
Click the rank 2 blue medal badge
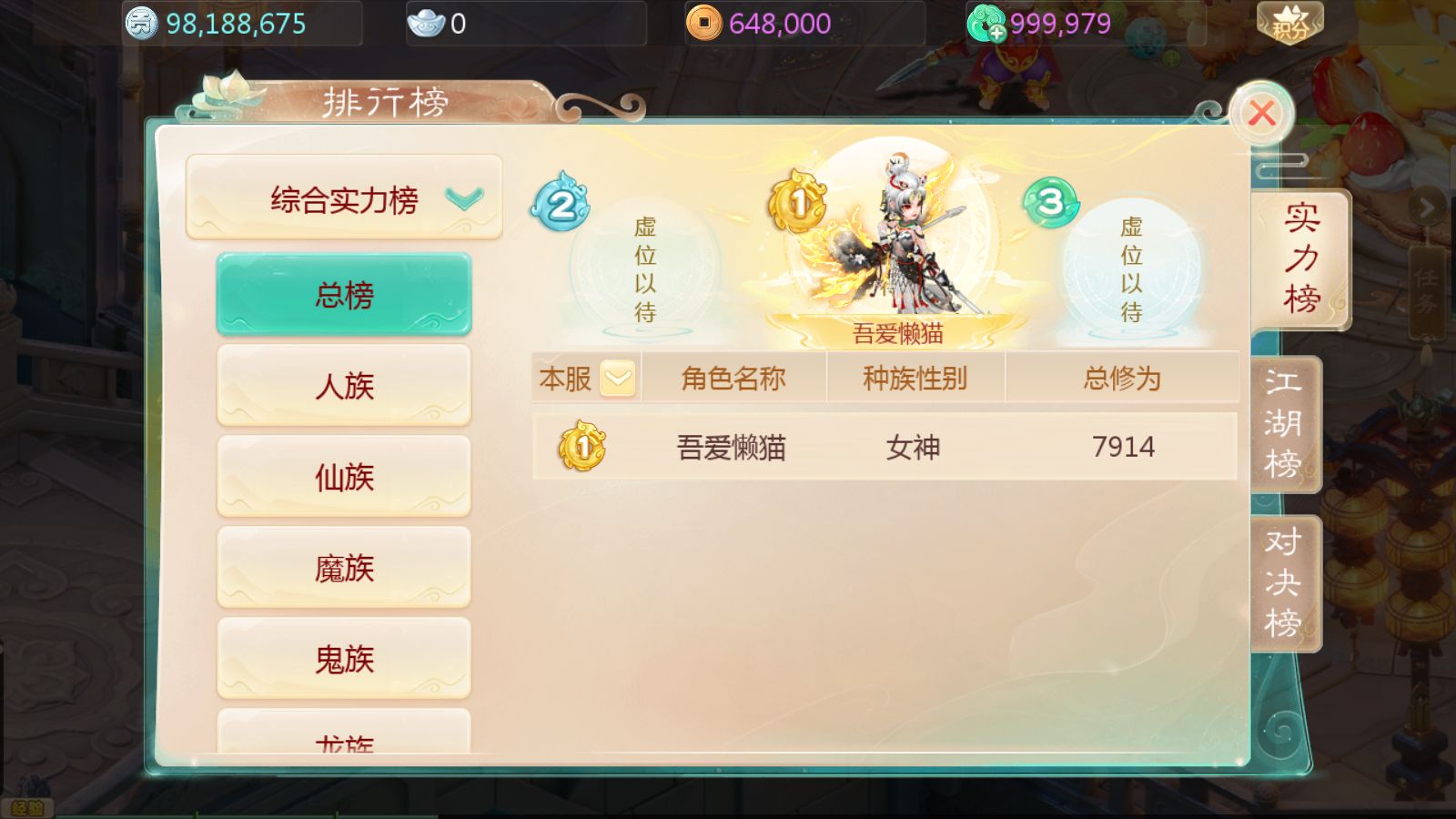click(x=561, y=204)
